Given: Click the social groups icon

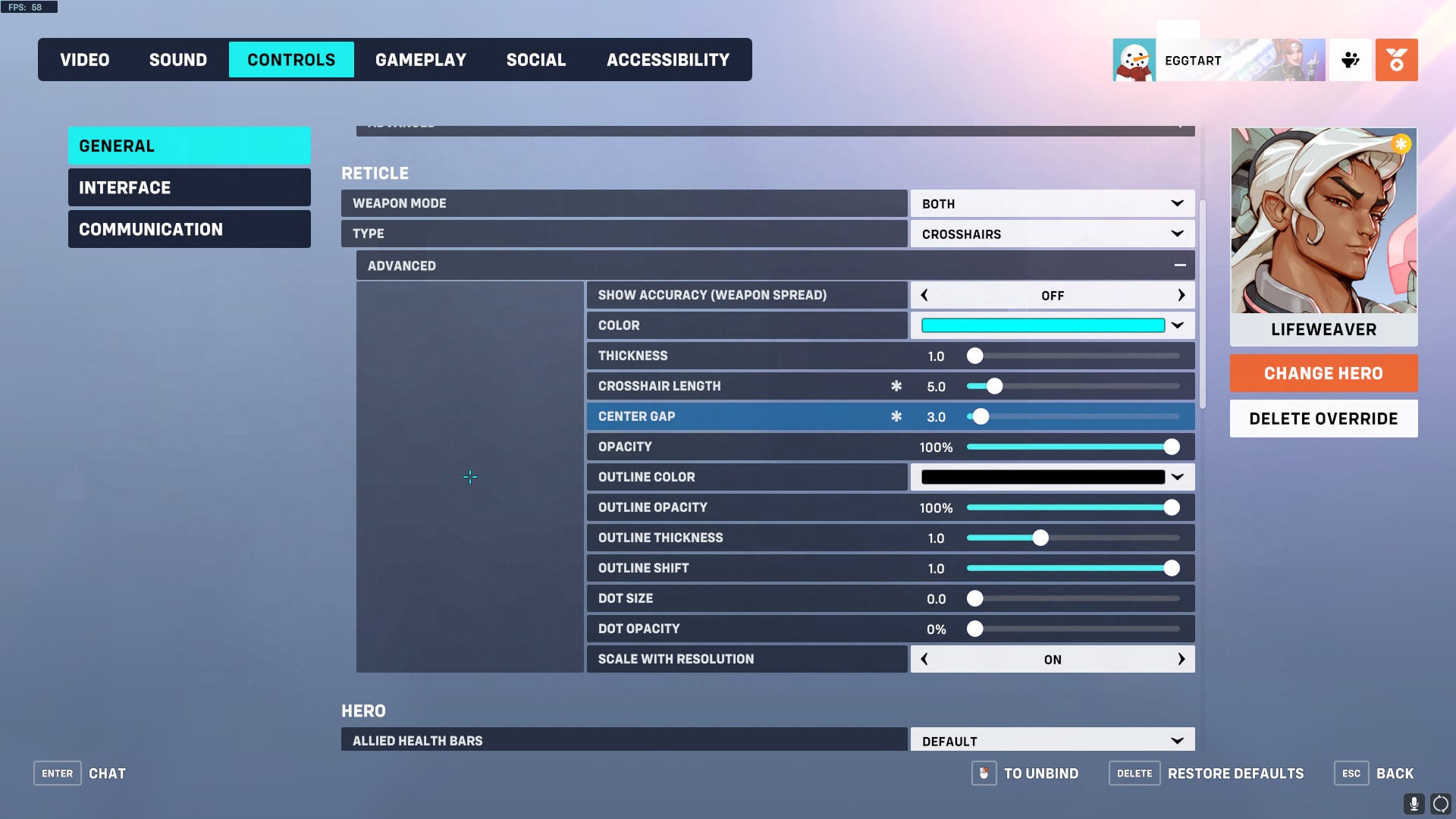Looking at the screenshot, I should (x=1351, y=59).
